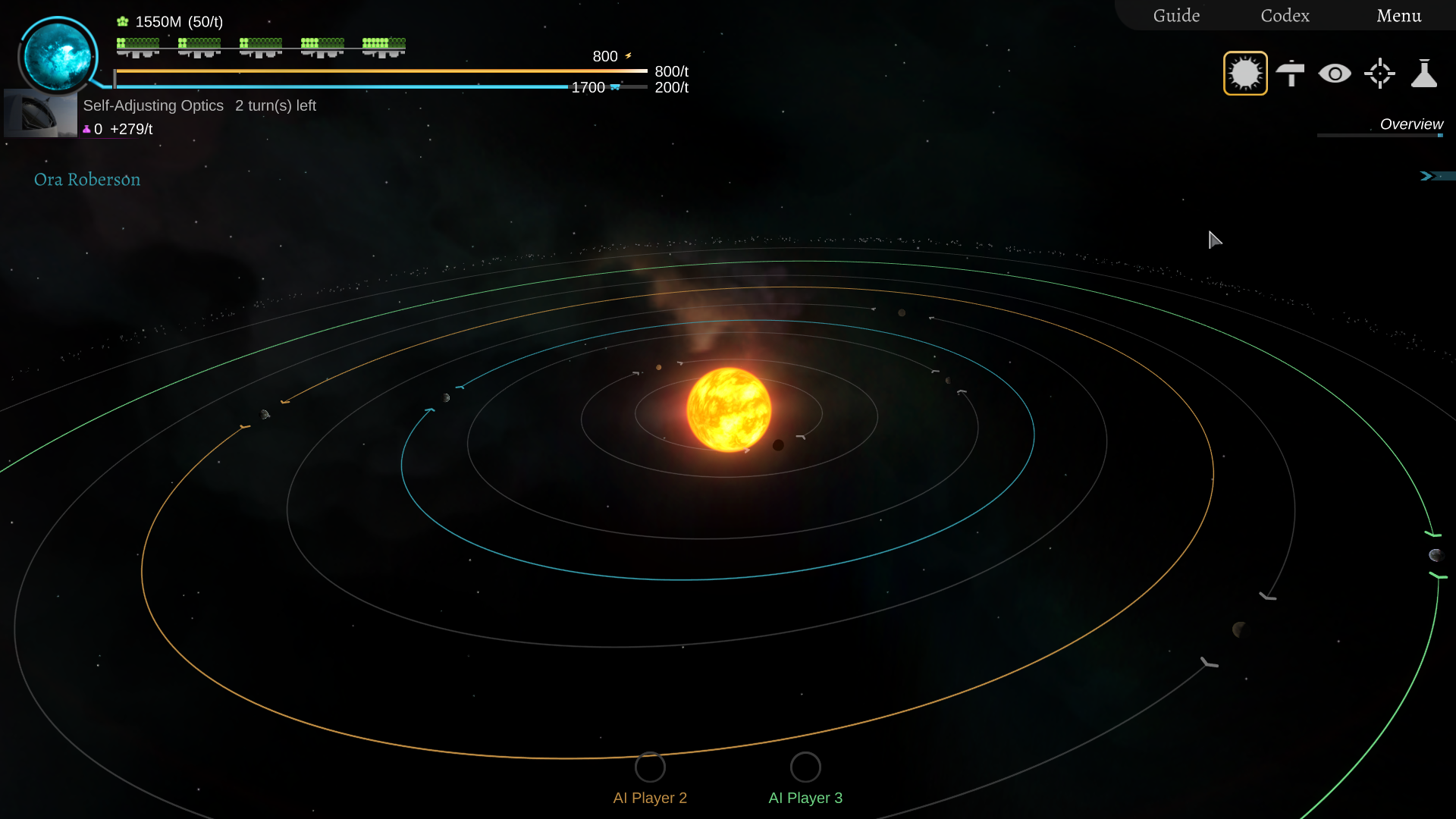Select the AI Player 3 marker
The width and height of the screenshot is (1456, 819).
[x=805, y=767]
